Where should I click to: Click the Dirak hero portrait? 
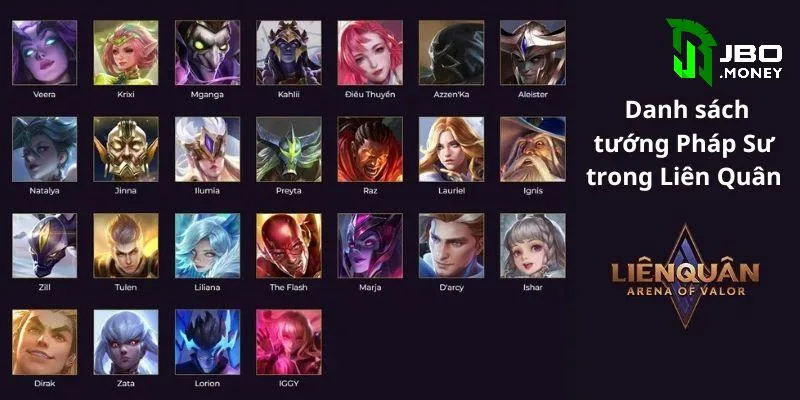pos(45,341)
